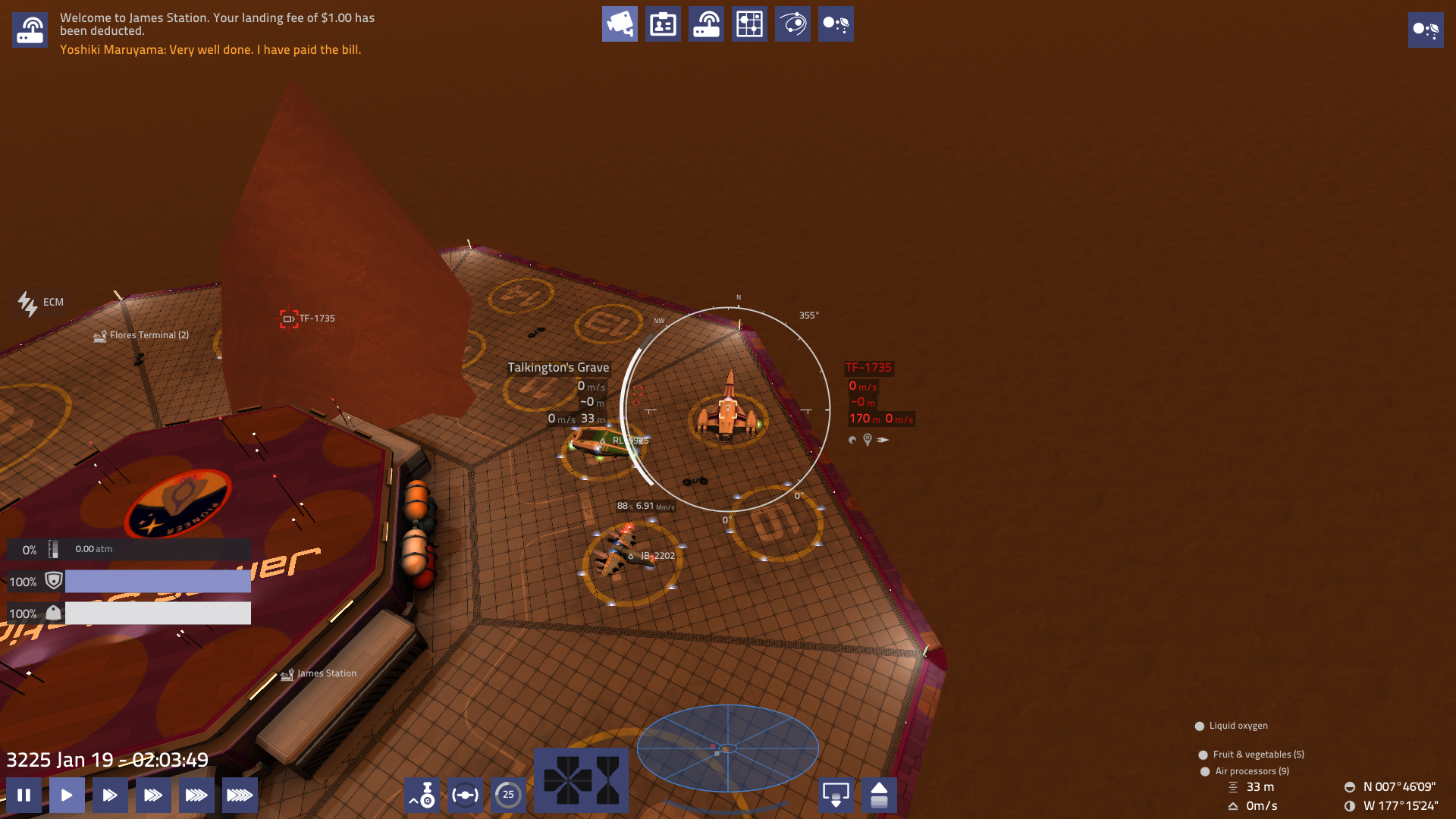Image resolution: width=1456 pixels, height=819 pixels.
Task: Click the James Station label
Action: click(325, 673)
